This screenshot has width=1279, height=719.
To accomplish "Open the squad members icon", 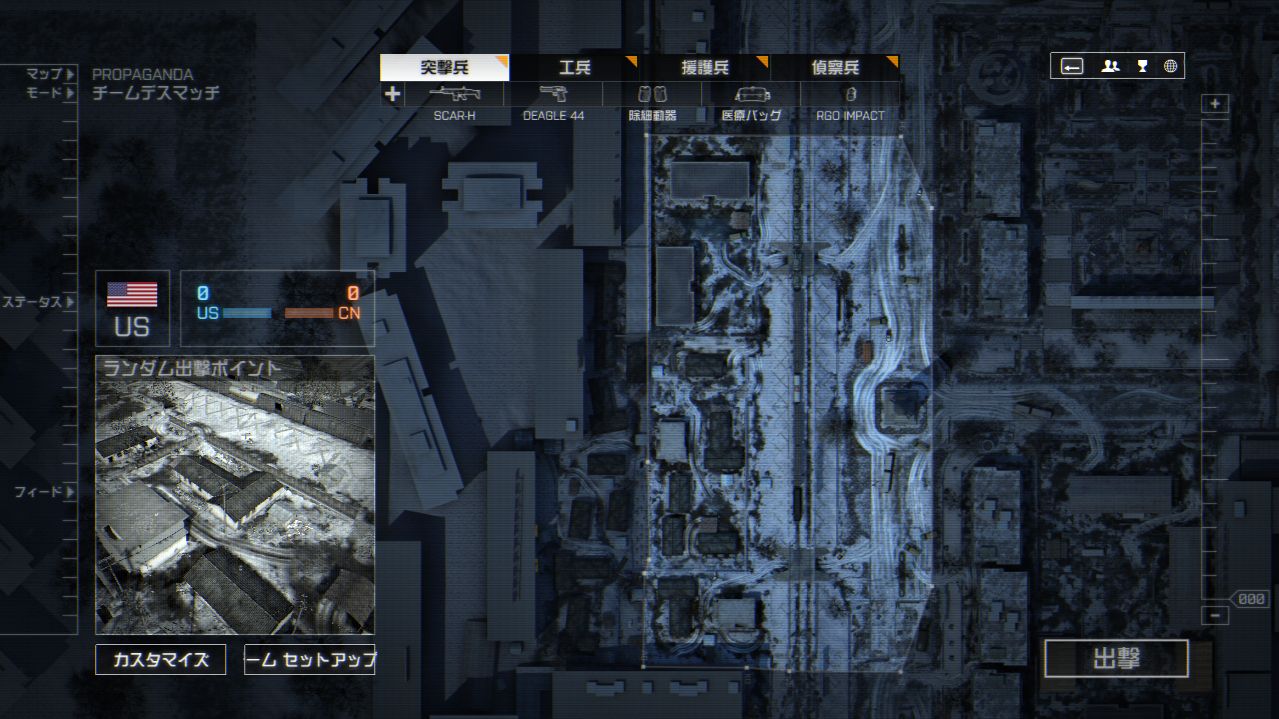I will (x=1110, y=66).
